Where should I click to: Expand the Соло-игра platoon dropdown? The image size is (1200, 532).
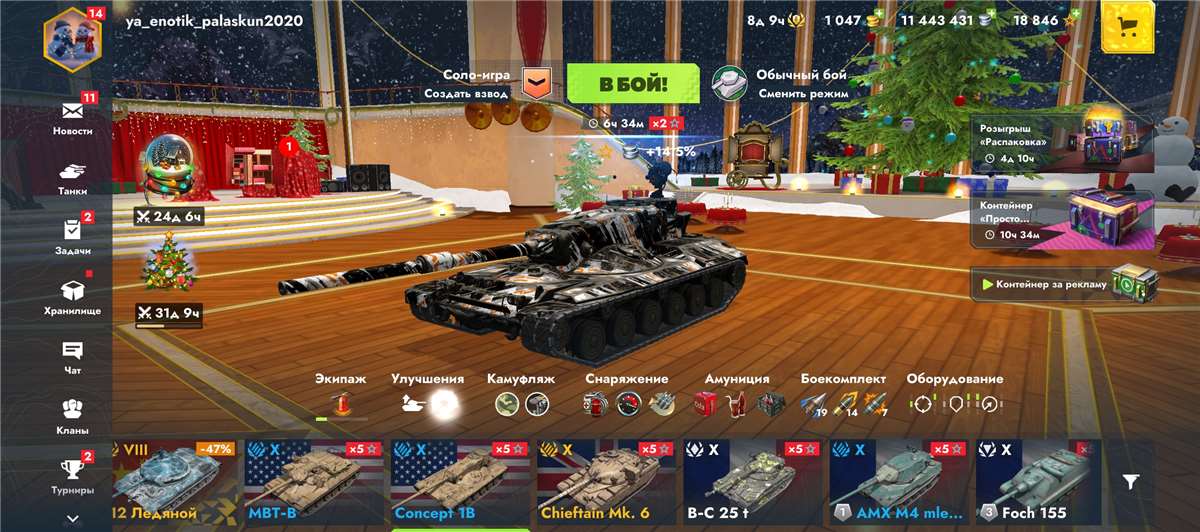(537, 84)
